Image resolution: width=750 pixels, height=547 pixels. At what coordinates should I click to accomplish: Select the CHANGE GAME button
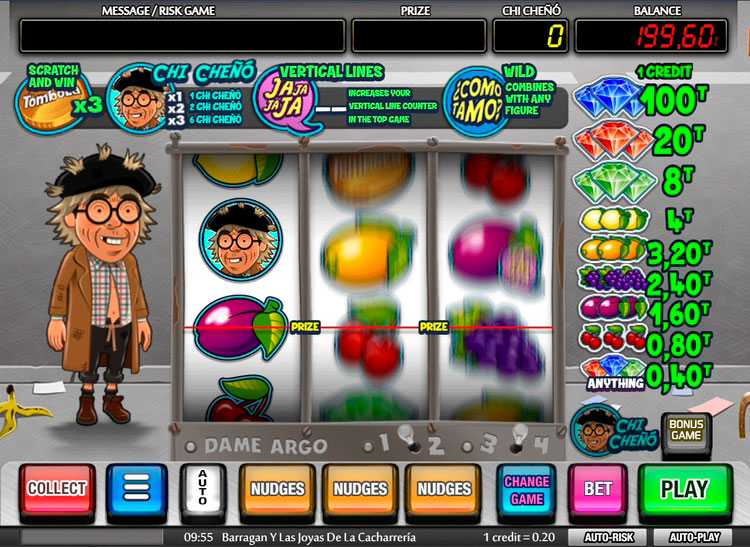(x=526, y=490)
